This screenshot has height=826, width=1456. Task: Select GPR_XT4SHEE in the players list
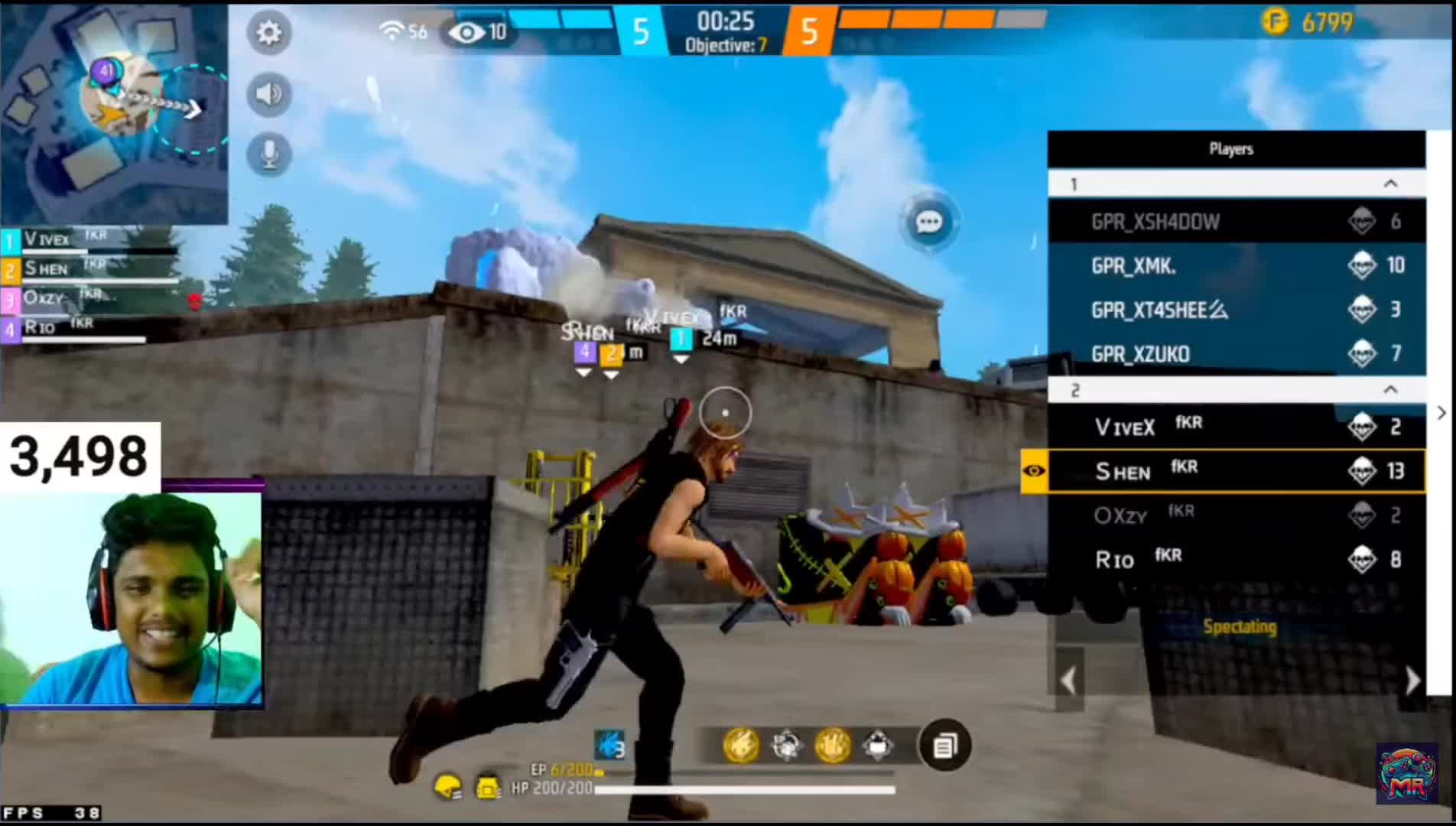coord(1236,310)
